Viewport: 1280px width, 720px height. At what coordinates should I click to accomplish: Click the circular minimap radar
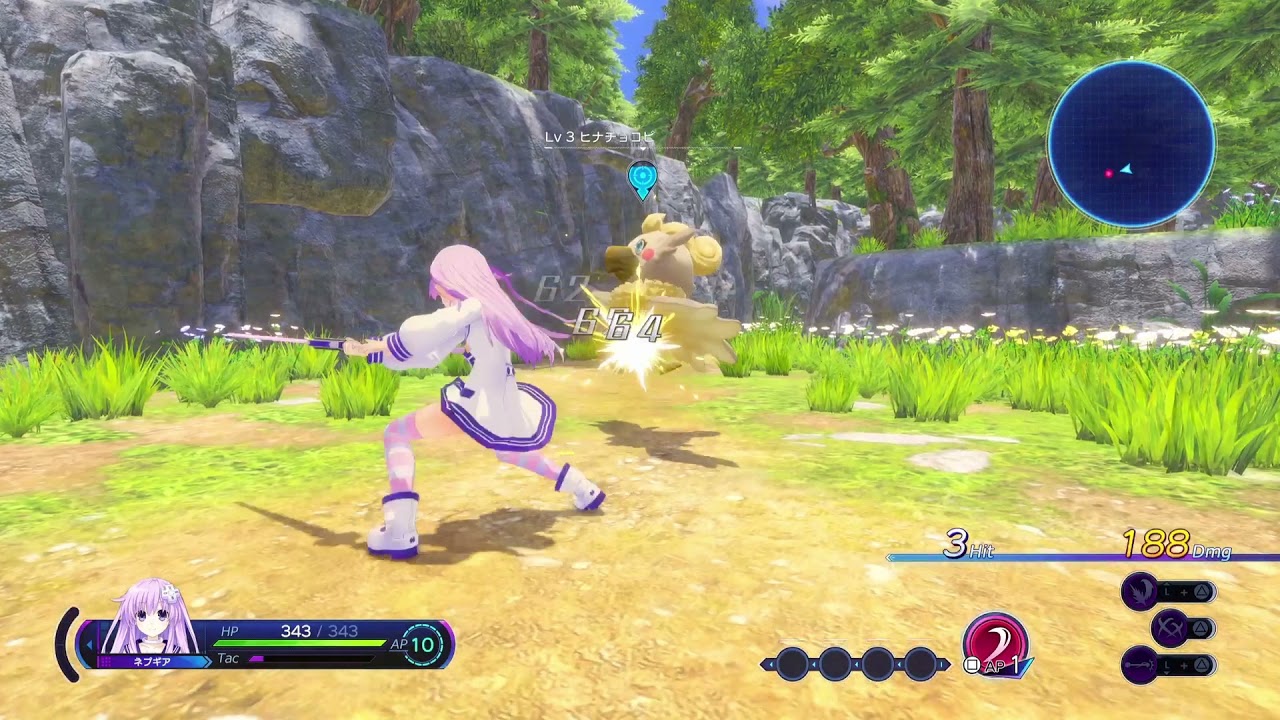pos(1131,144)
